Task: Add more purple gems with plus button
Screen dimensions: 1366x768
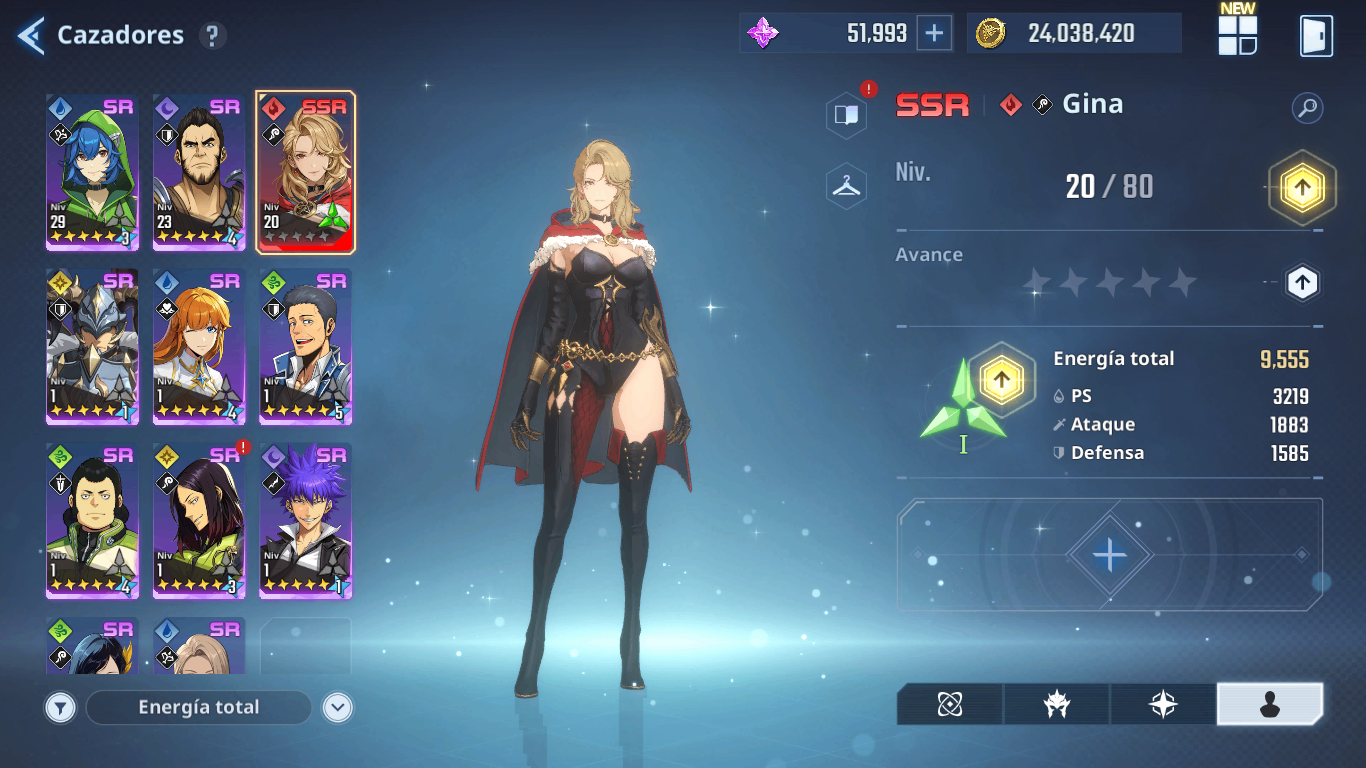Action: coord(934,33)
